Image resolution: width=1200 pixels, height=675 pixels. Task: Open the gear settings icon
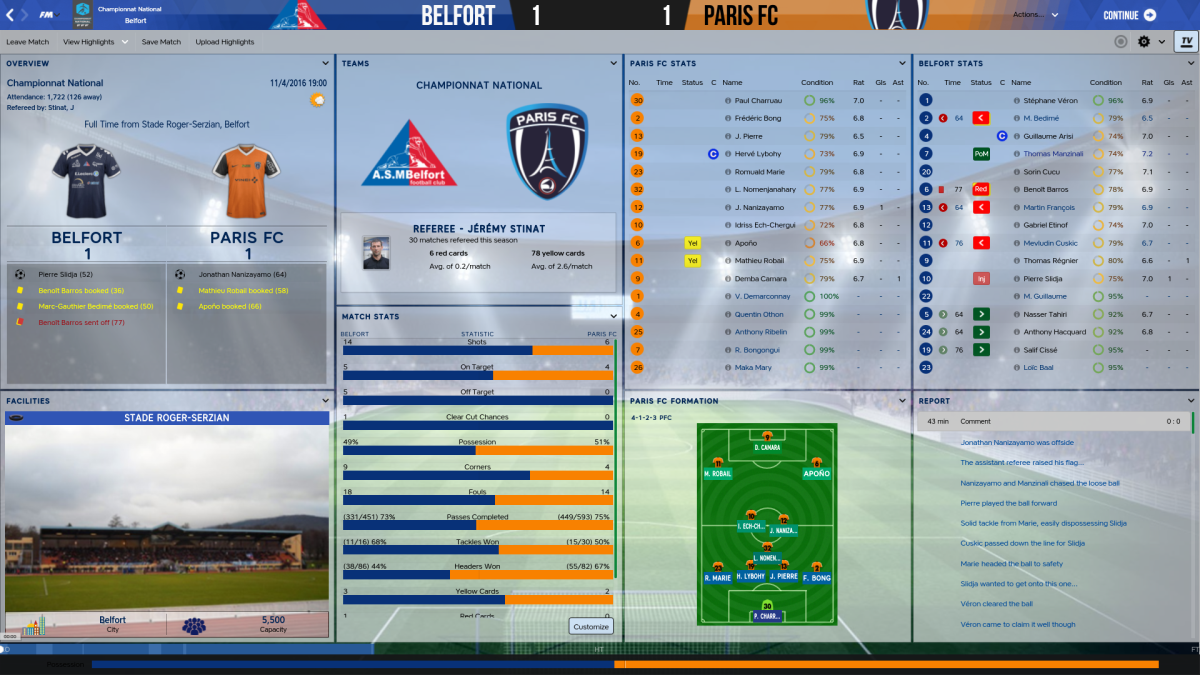pos(1145,42)
